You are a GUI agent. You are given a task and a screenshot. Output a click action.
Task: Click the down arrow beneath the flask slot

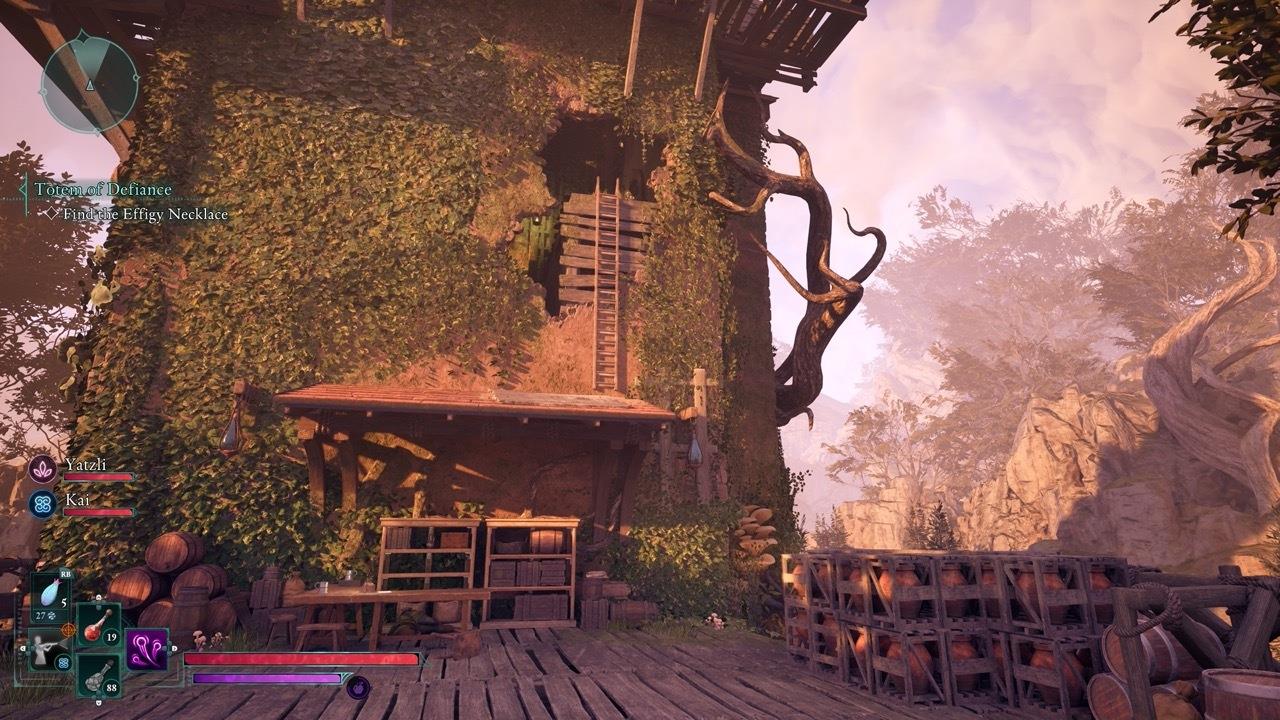coord(98,702)
